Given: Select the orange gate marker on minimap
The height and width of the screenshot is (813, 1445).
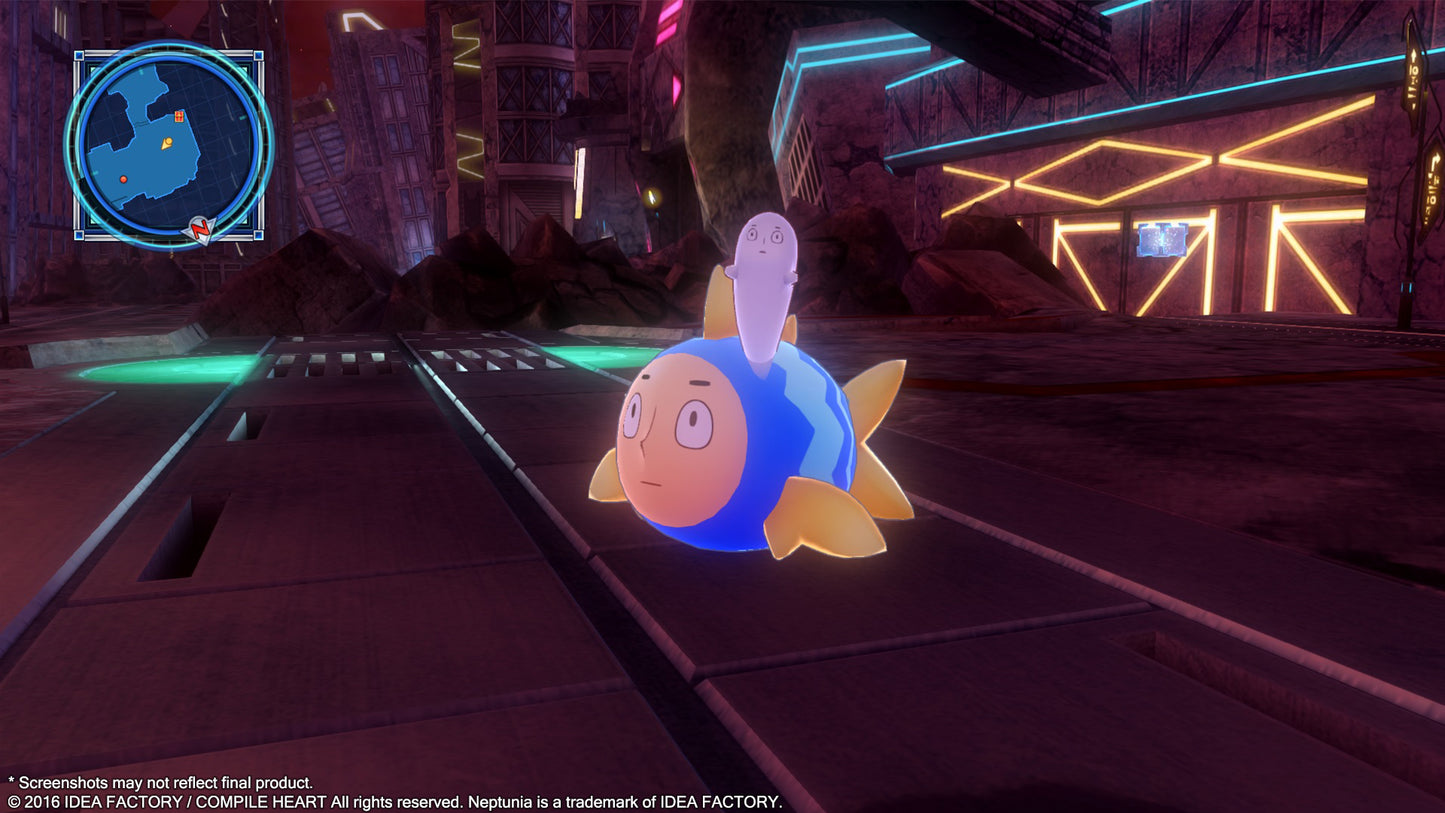Looking at the screenshot, I should 180,116.
